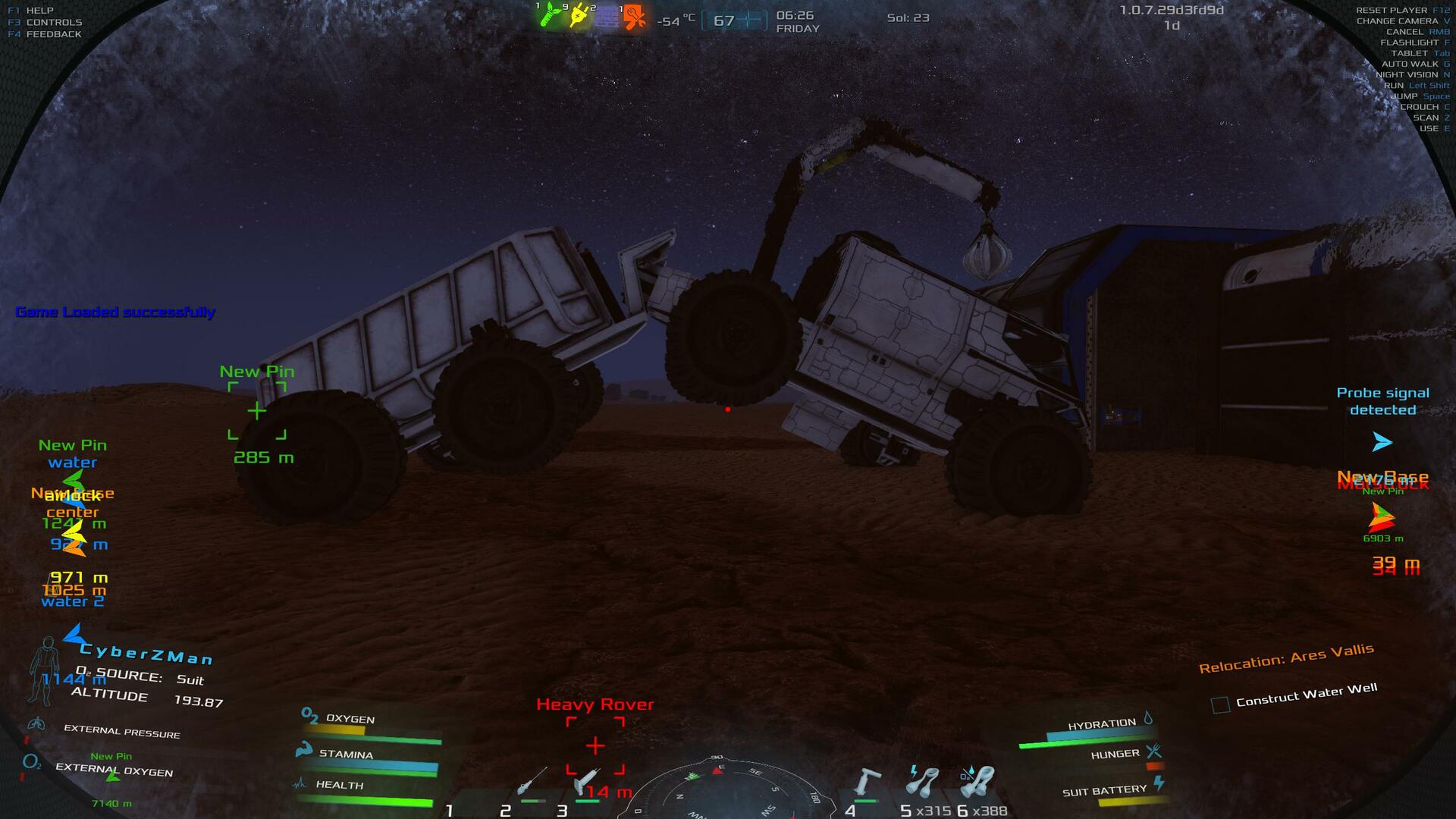The image size is (1456, 819).
Task: Click the green plant skill icon
Action: [x=550, y=15]
